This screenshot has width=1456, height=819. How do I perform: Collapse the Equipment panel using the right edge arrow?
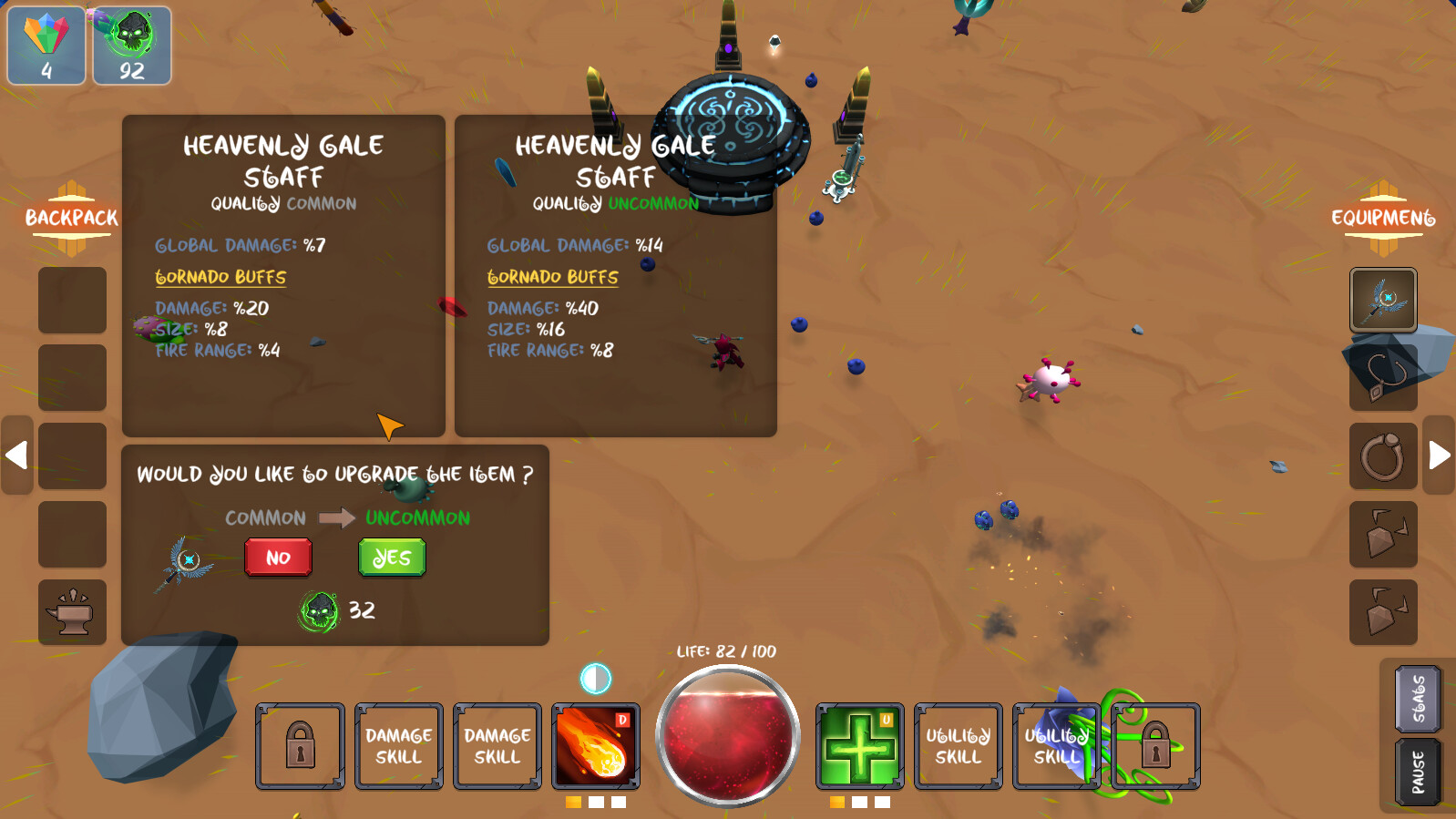tap(1440, 456)
